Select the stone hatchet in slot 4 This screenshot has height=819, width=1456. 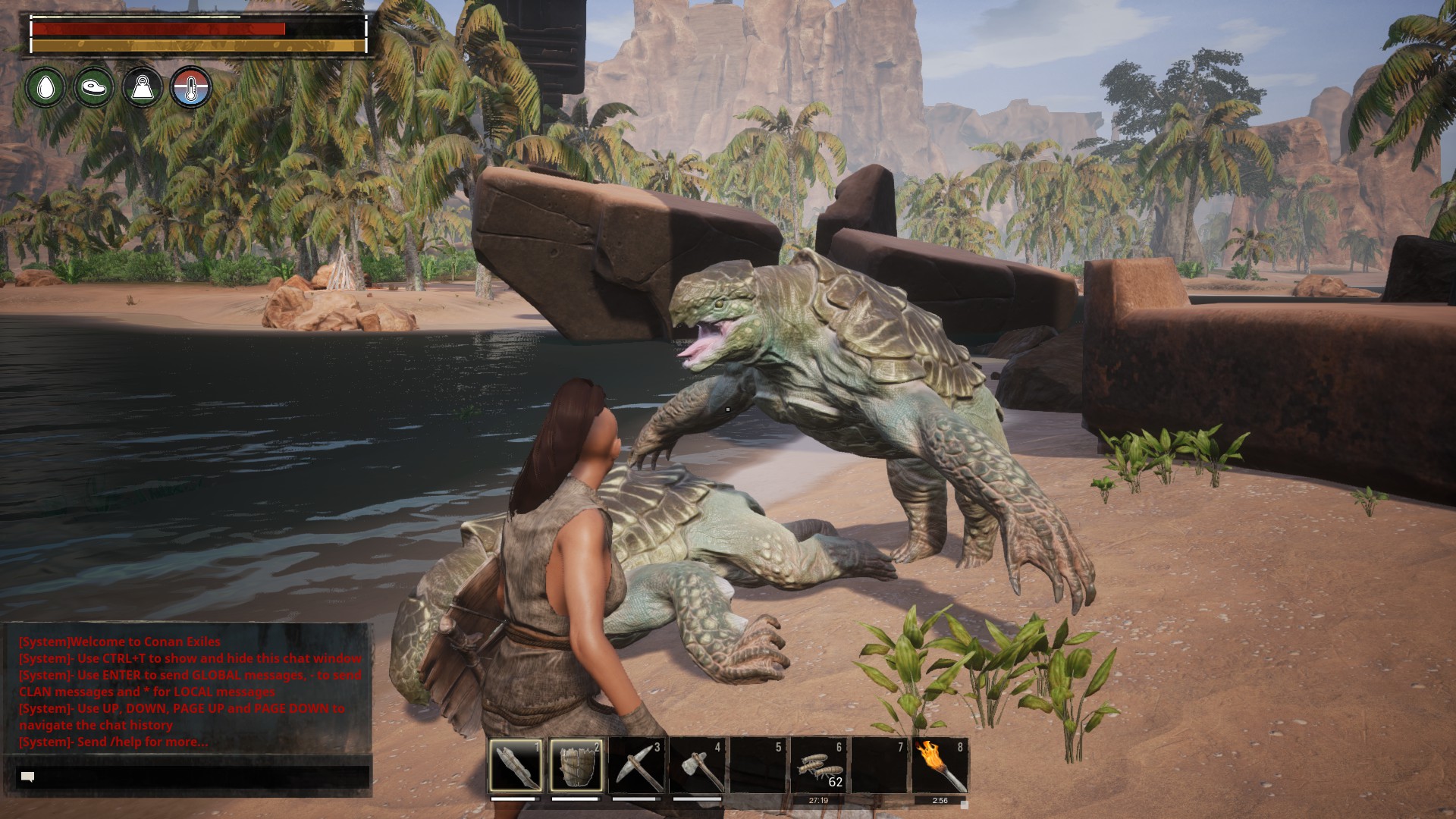(x=698, y=765)
